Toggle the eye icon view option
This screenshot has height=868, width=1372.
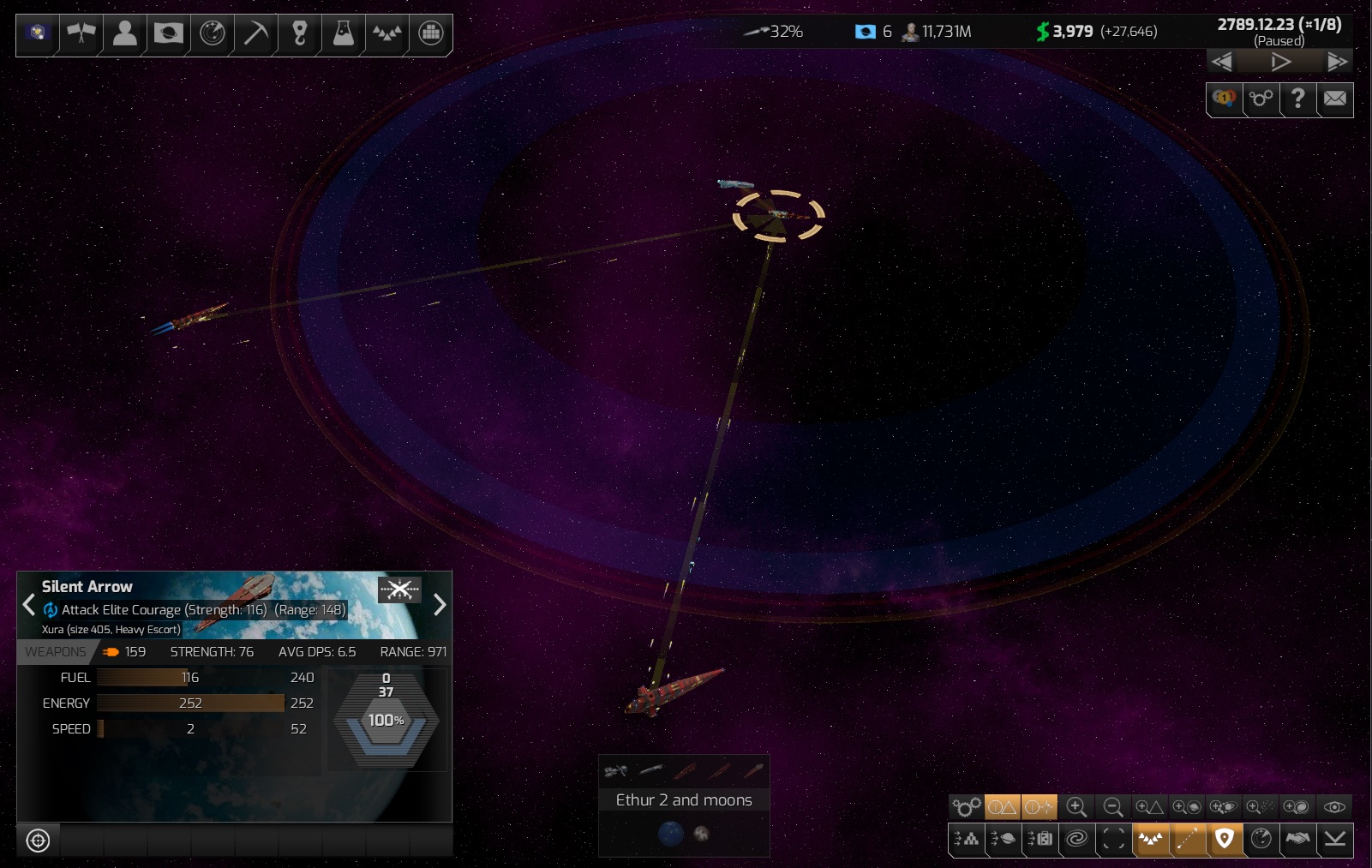click(x=1334, y=807)
